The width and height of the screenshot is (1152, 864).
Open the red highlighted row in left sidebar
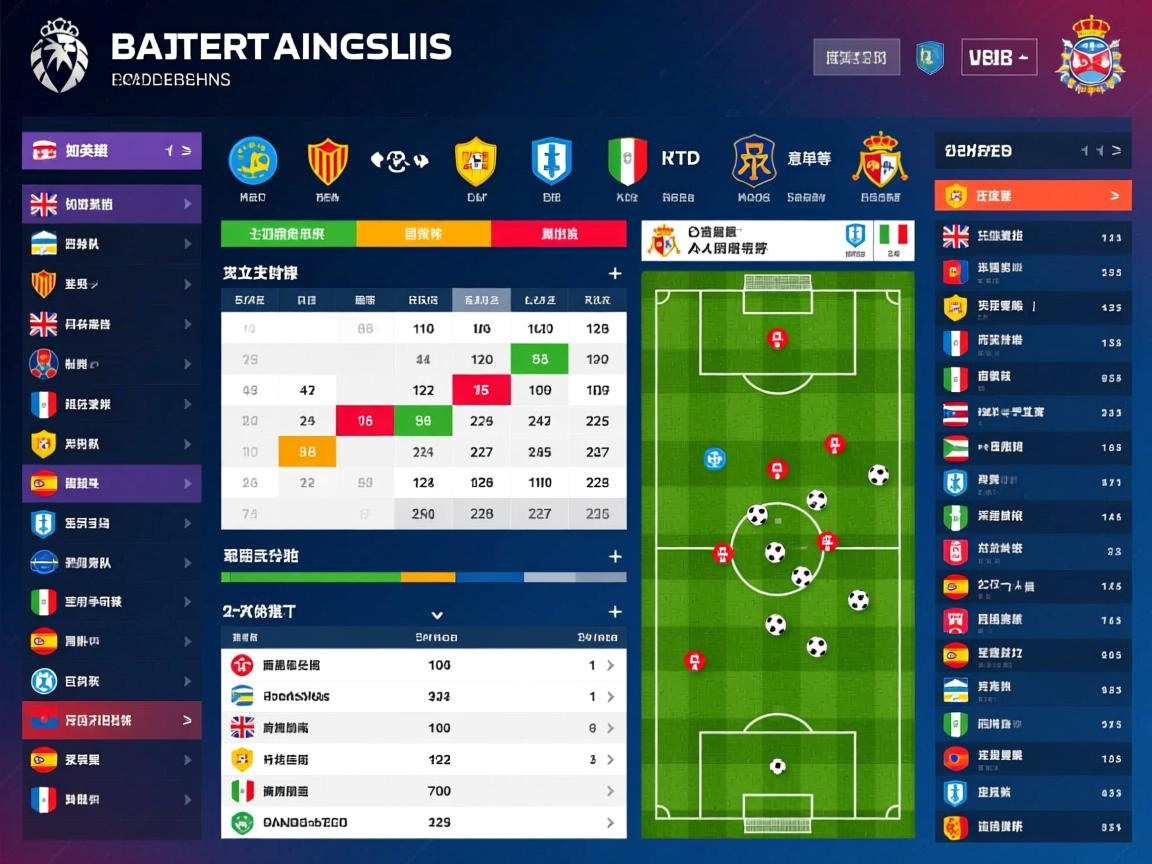(x=112, y=720)
